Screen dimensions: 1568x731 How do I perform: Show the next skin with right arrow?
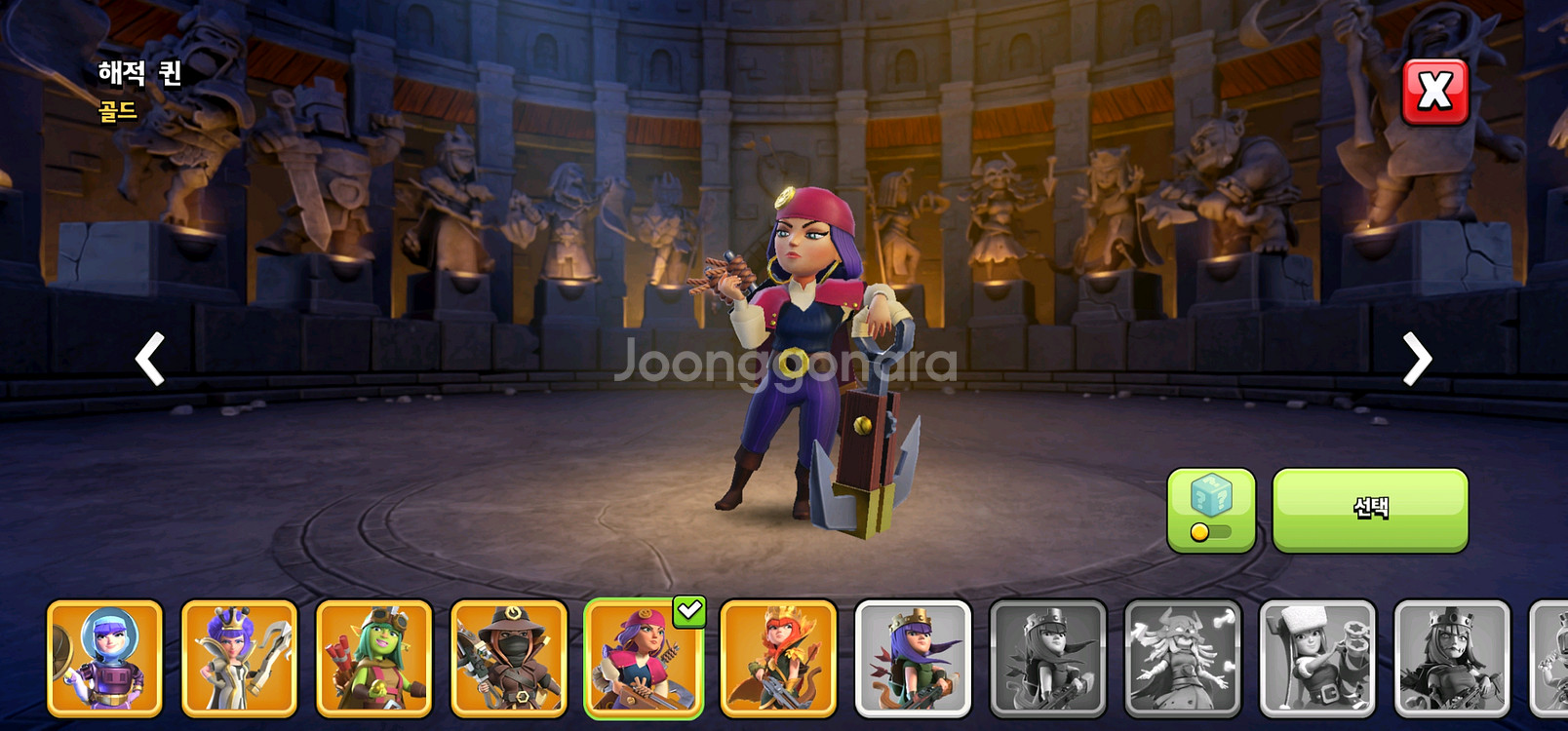pyautogui.click(x=1417, y=359)
